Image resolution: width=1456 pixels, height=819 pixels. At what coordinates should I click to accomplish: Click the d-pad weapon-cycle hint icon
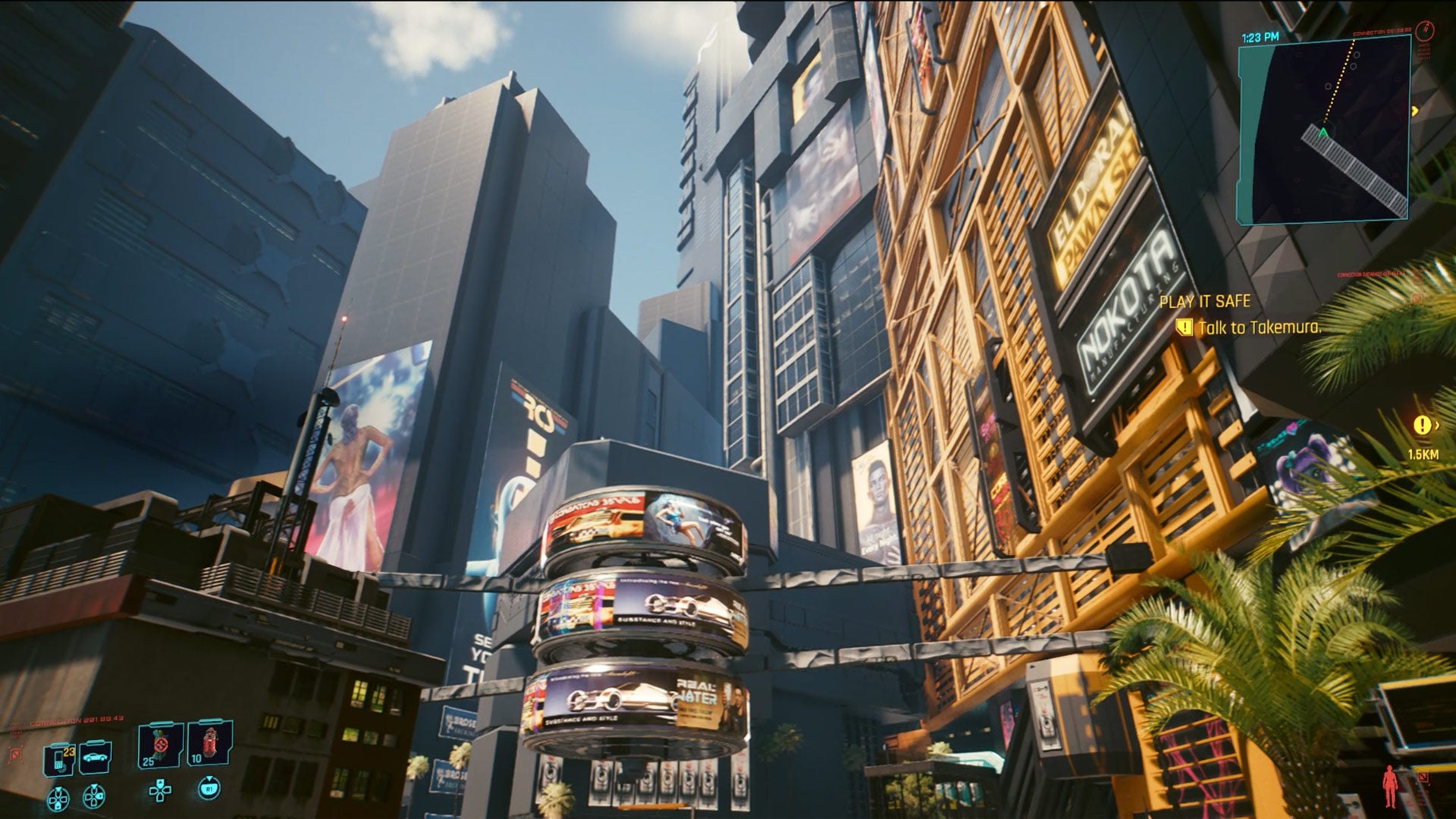pos(93,798)
